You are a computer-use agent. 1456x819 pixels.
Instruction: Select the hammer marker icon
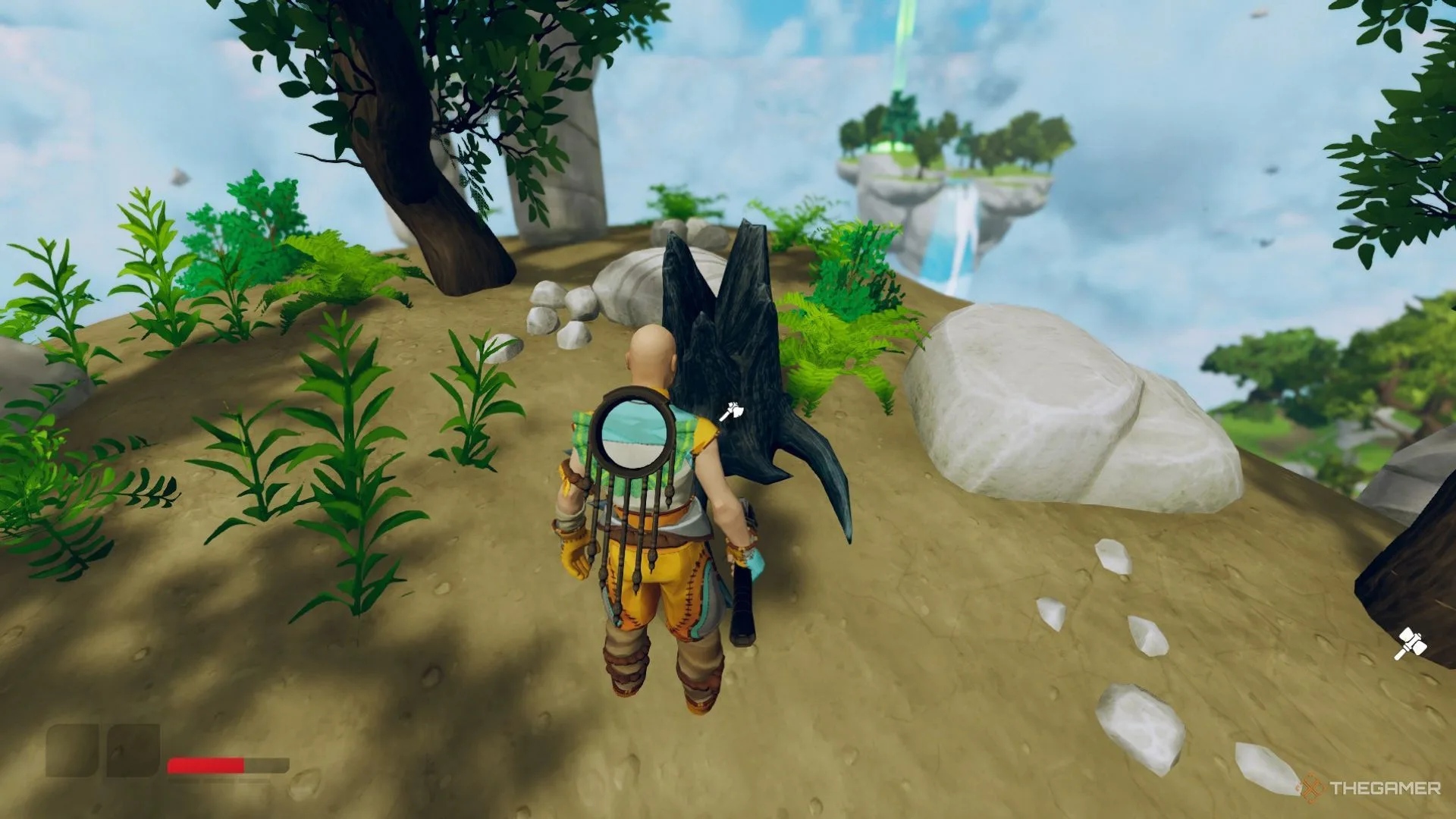click(1410, 644)
